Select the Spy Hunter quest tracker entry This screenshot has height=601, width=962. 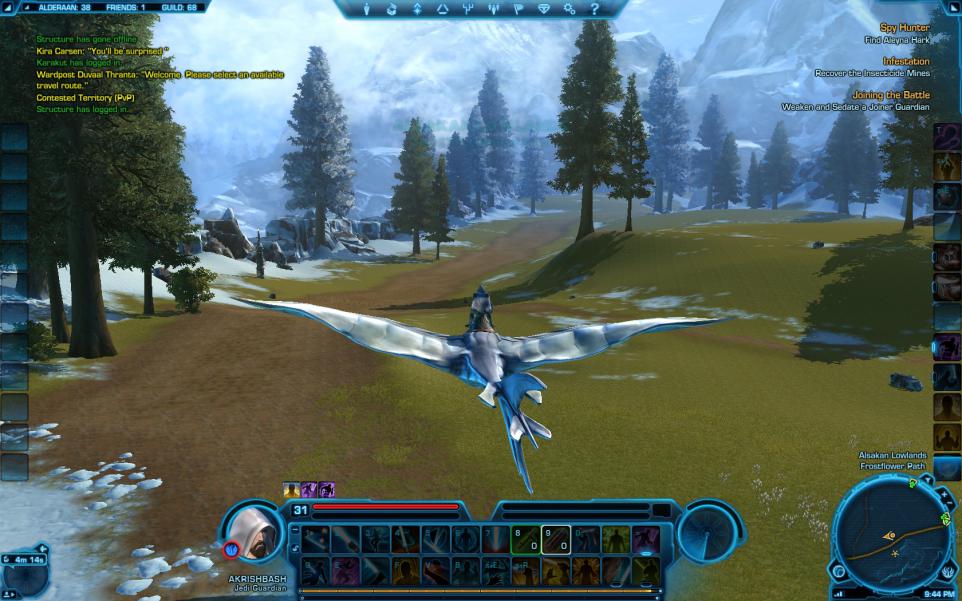(904, 28)
